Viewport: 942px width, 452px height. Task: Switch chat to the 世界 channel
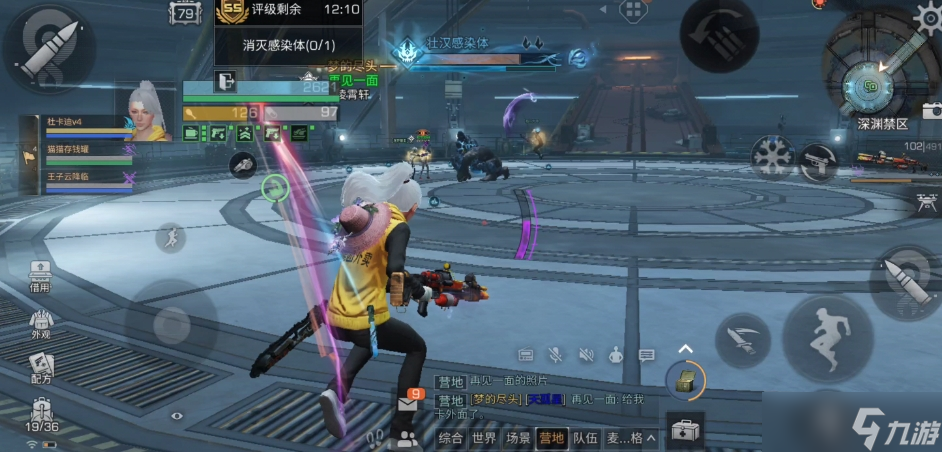pyautogui.click(x=484, y=438)
